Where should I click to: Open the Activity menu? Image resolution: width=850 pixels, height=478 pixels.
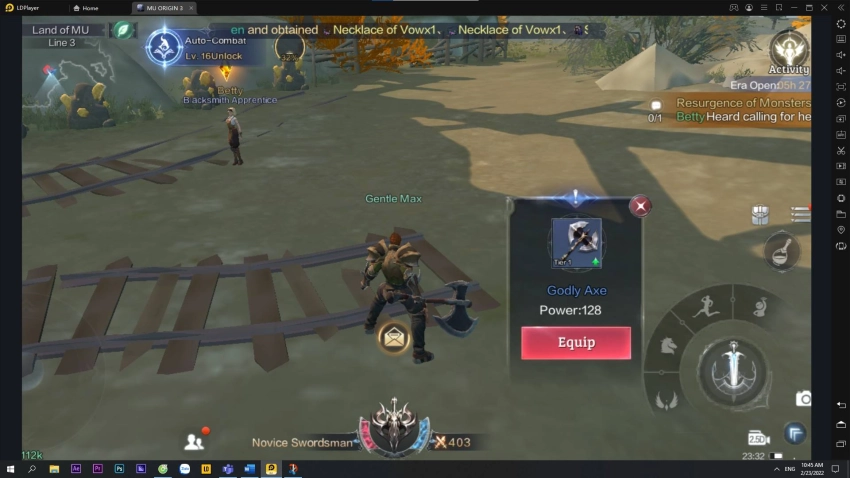click(789, 48)
